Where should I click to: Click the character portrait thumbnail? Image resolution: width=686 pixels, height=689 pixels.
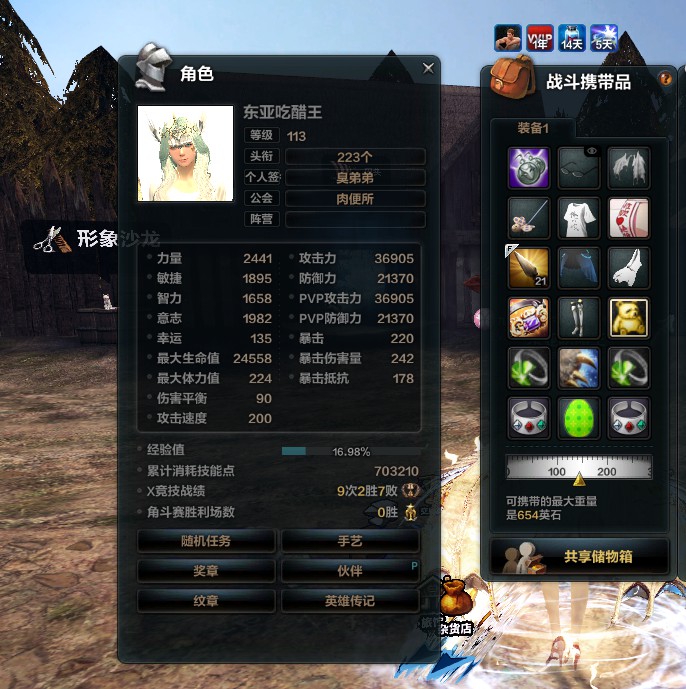click(185, 153)
